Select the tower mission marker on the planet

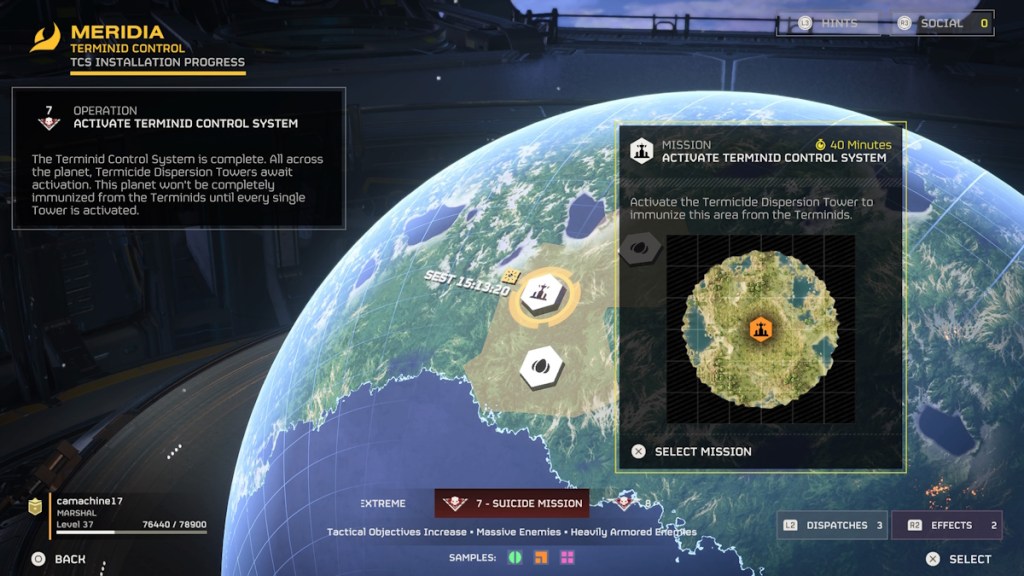(539, 295)
